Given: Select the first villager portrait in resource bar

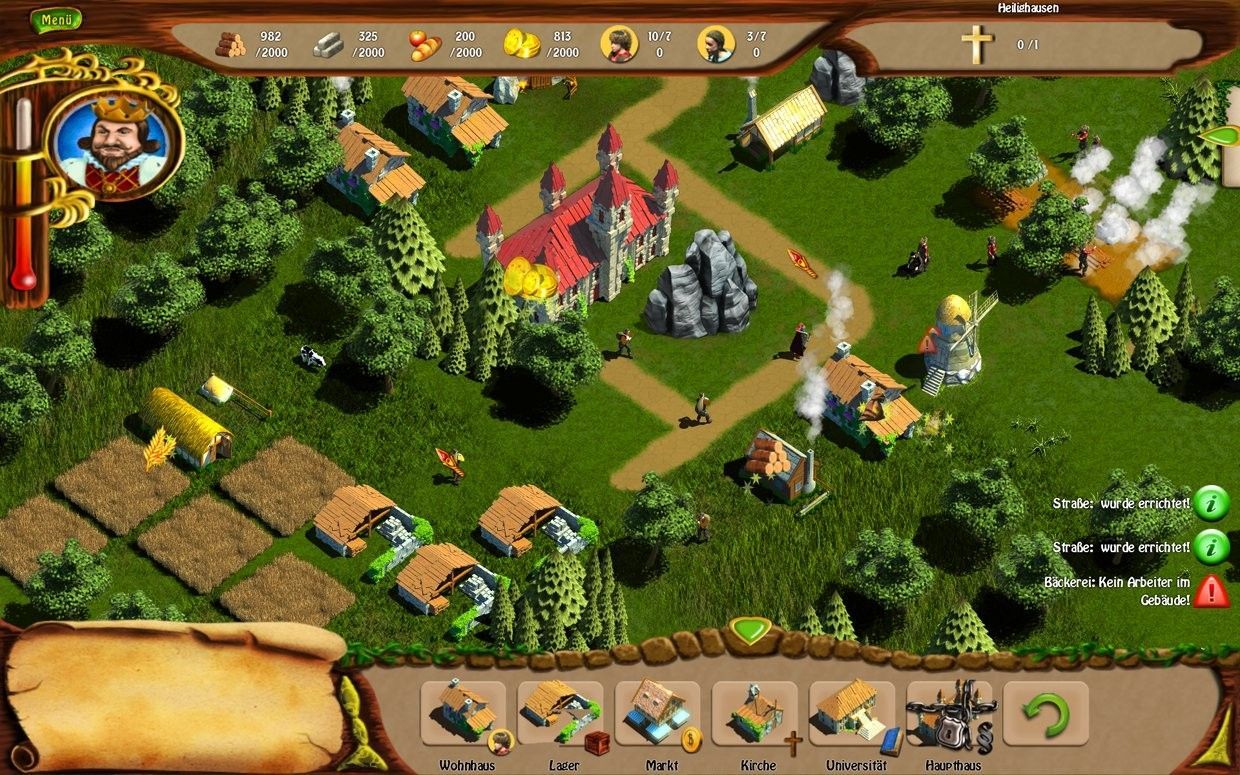Looking at the screenshot, I should (x=619, y=44).
